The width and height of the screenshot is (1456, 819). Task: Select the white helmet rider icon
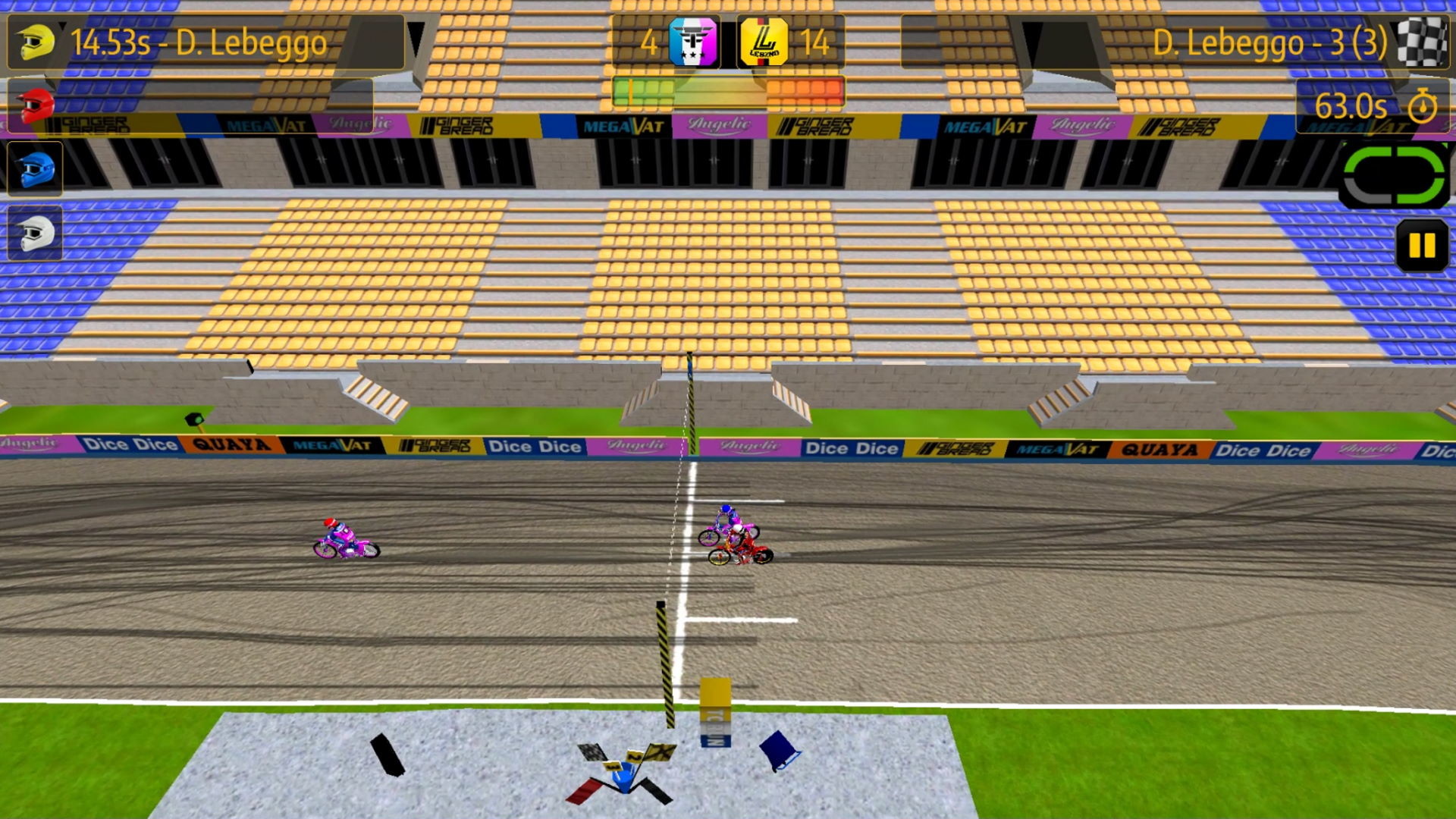click(x=36, y=231)
